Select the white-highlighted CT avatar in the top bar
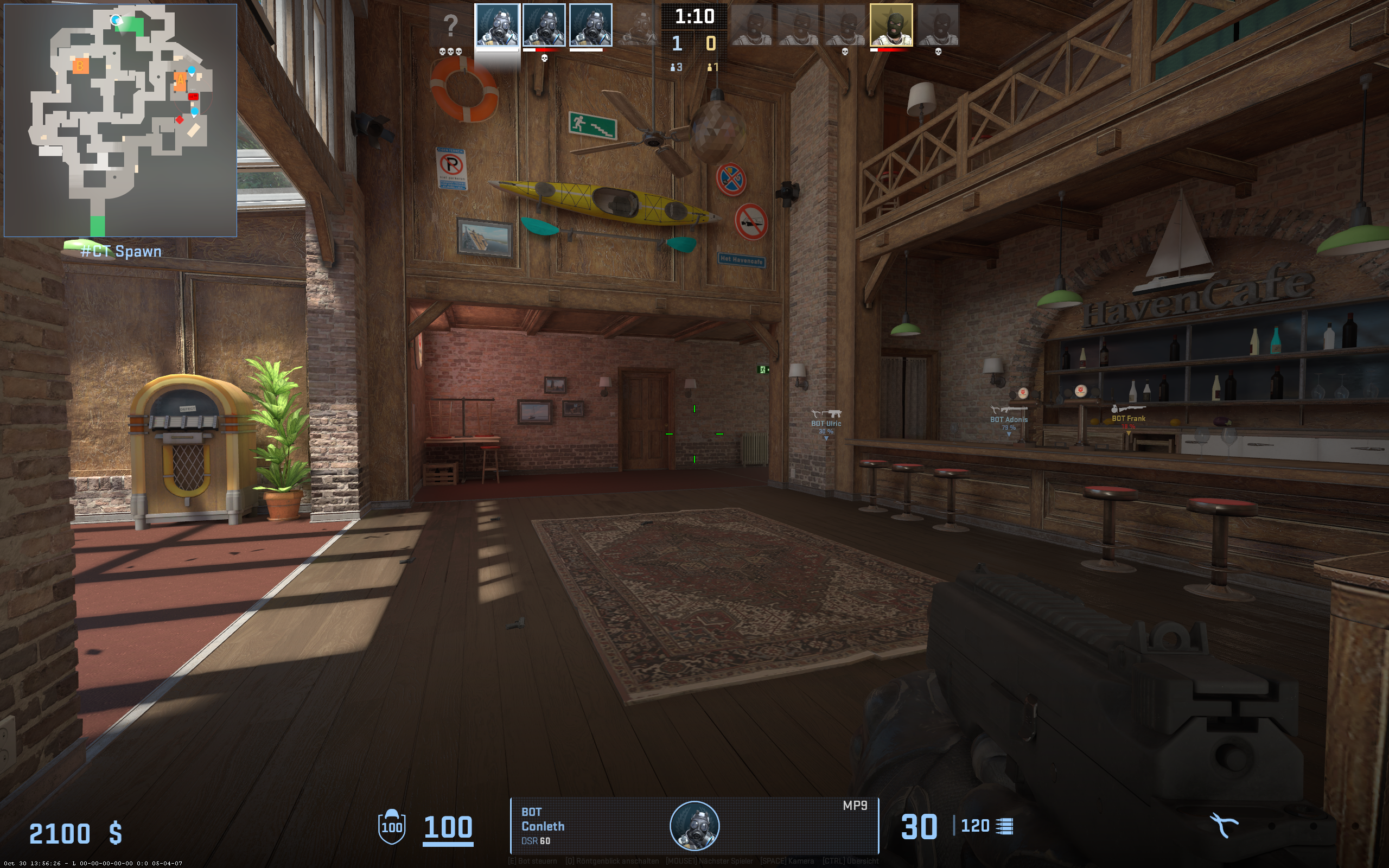The height and width of the screenshot is (868, 1389). tap(497, 25)
